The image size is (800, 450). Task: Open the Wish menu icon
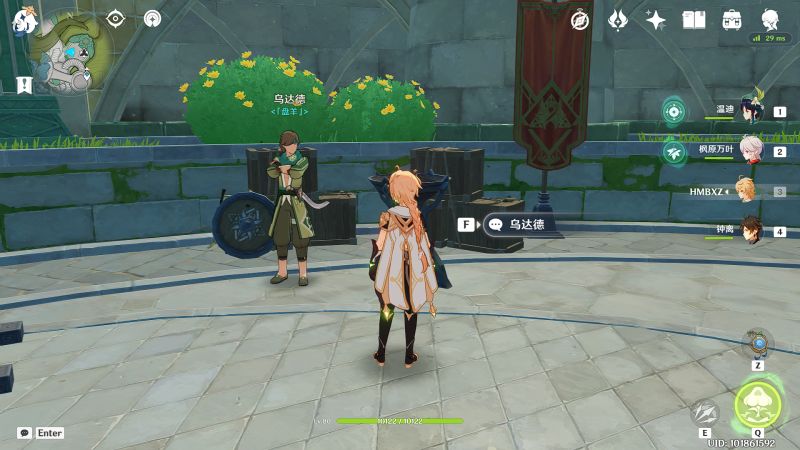pos(618,20)
